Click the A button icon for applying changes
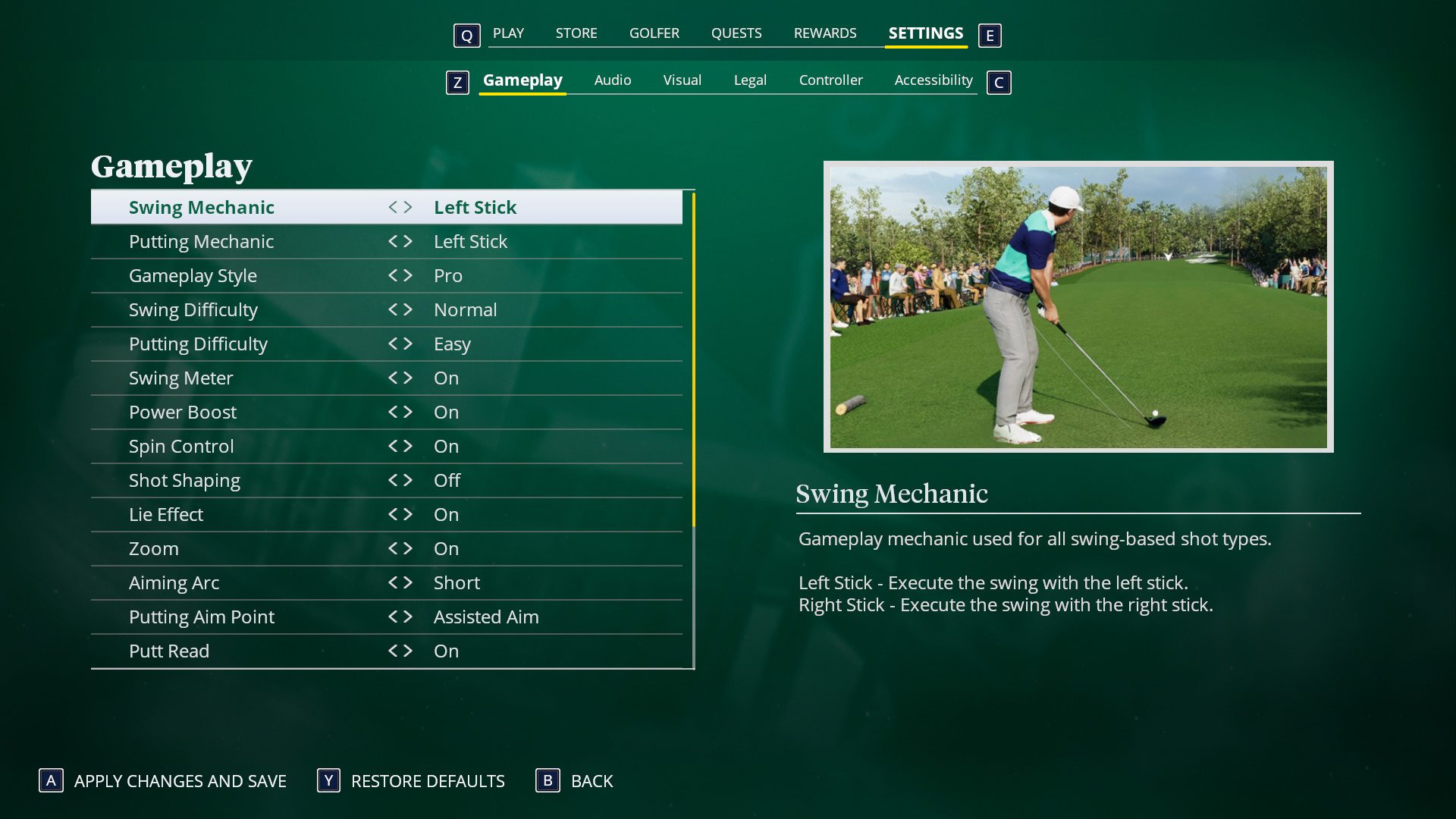This screenshot has width=1456, height=819. (49, 780)
